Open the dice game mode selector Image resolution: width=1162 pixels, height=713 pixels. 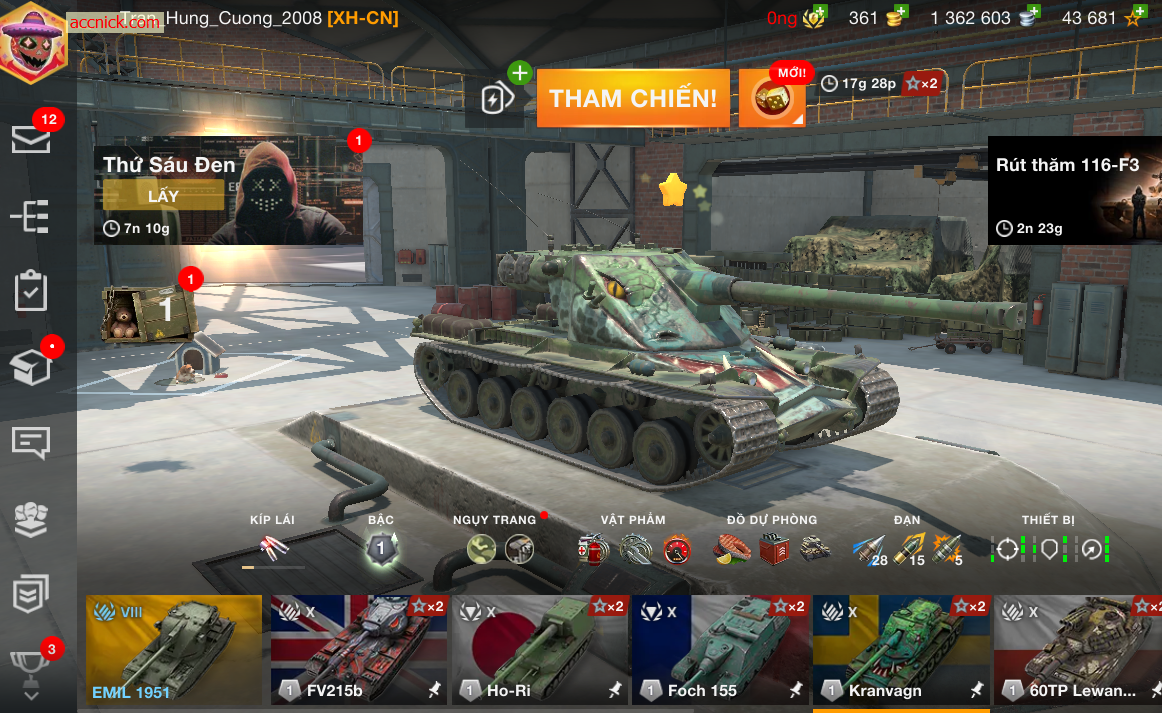pos(771,98)
